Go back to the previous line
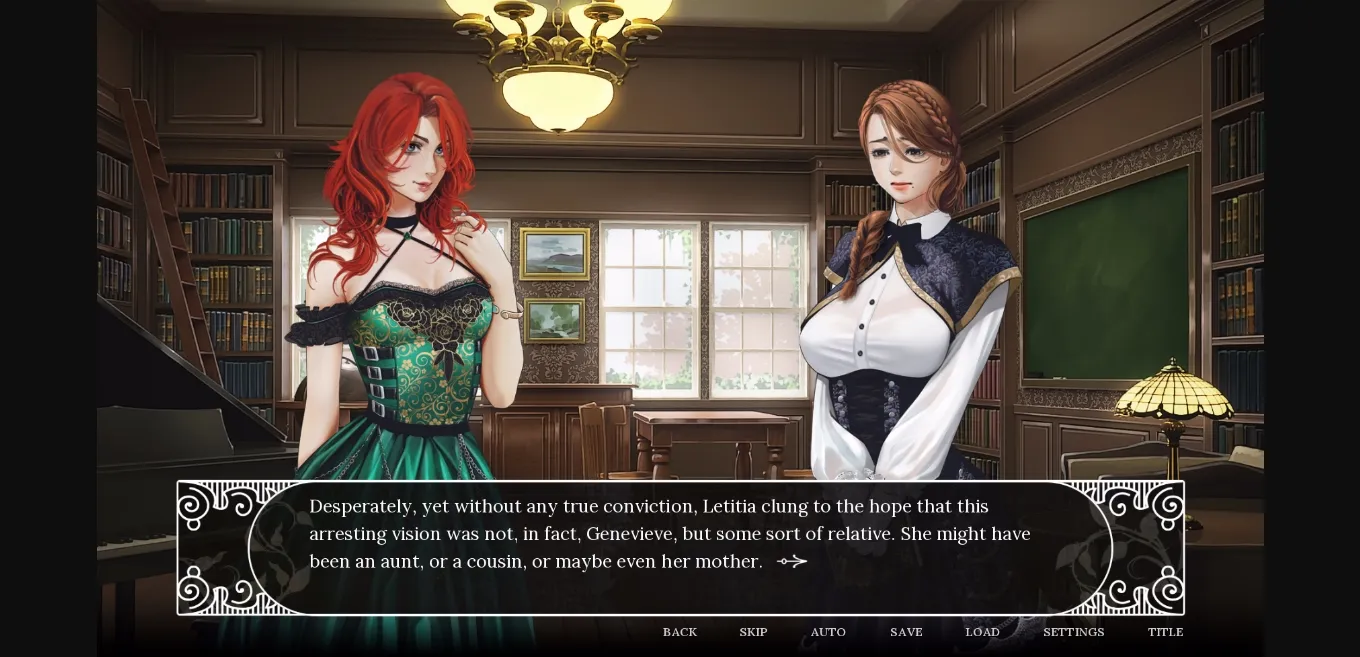This screenshot has width=1360, height=657. coord(680,632)
